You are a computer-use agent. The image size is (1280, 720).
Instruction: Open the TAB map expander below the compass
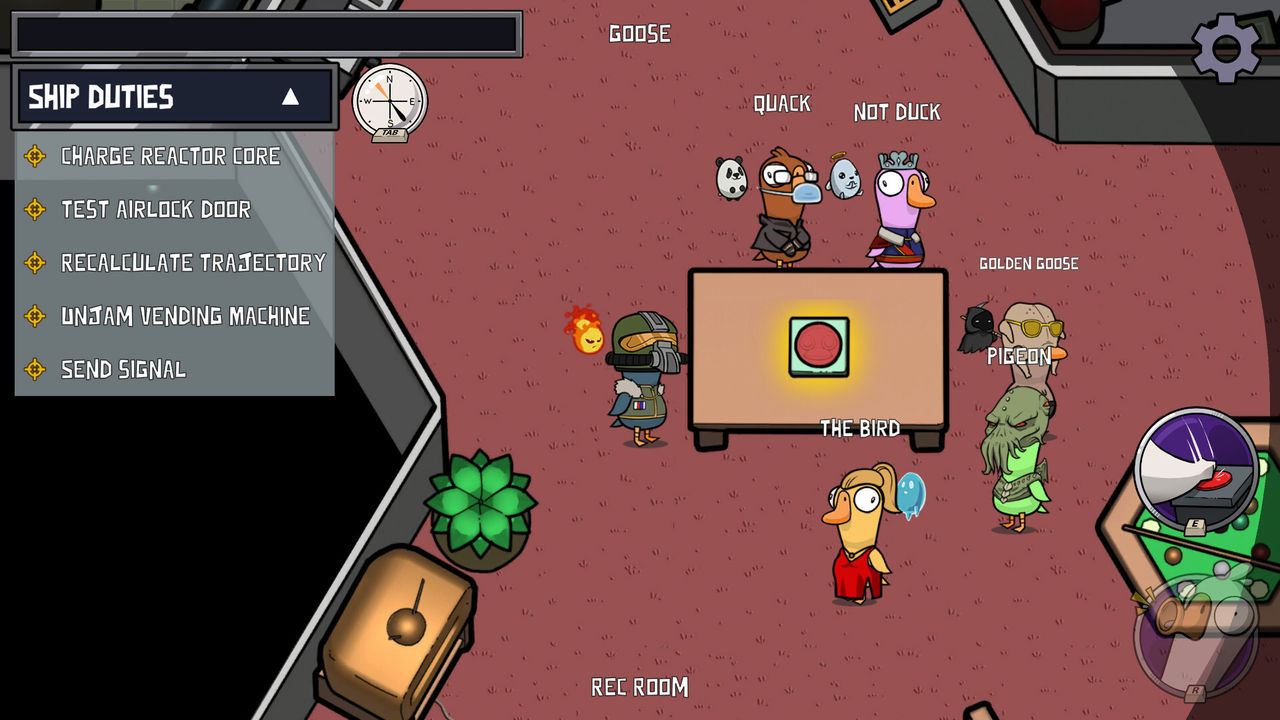coord(390,135)
